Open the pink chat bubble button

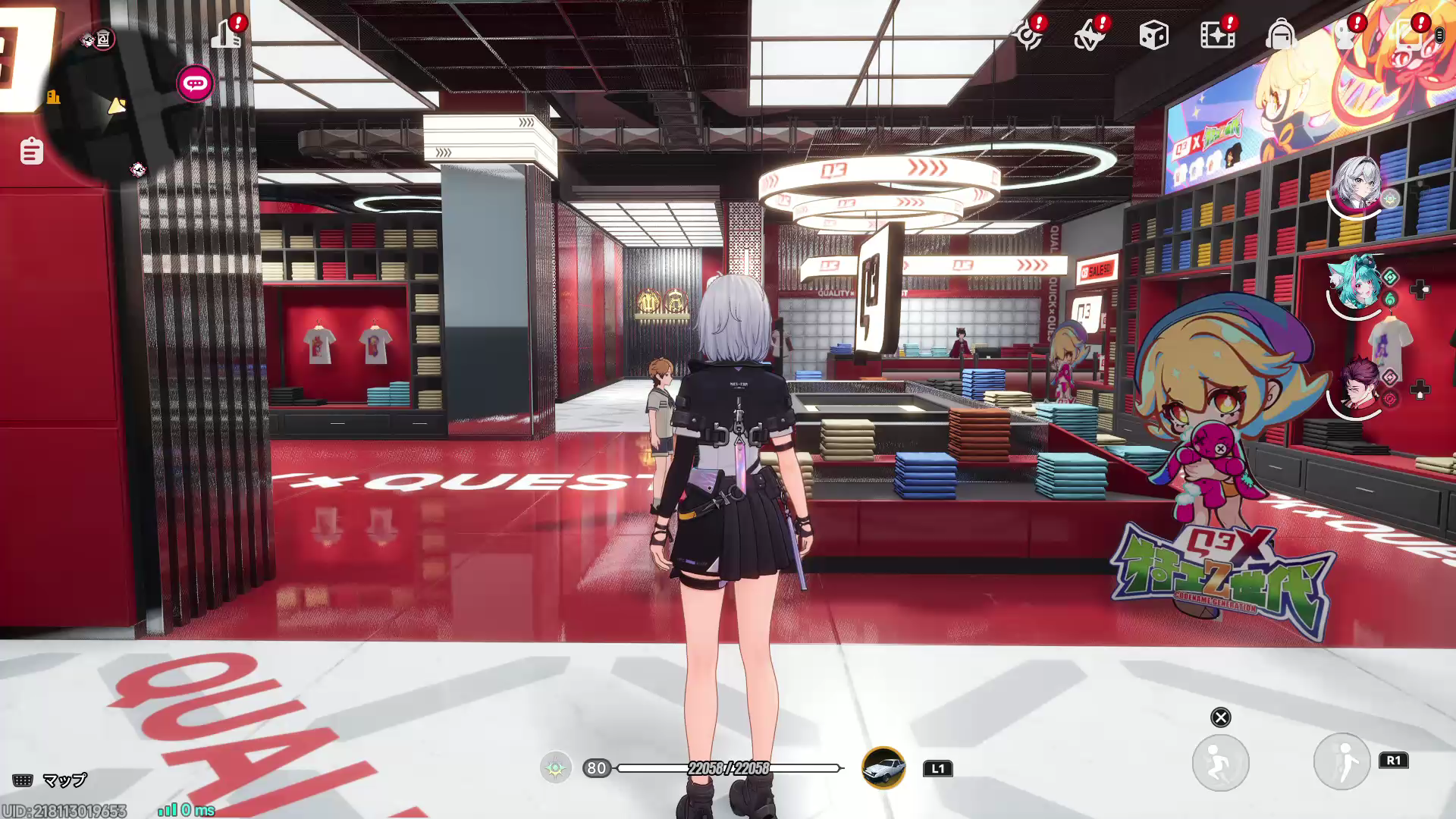[195, 83]
